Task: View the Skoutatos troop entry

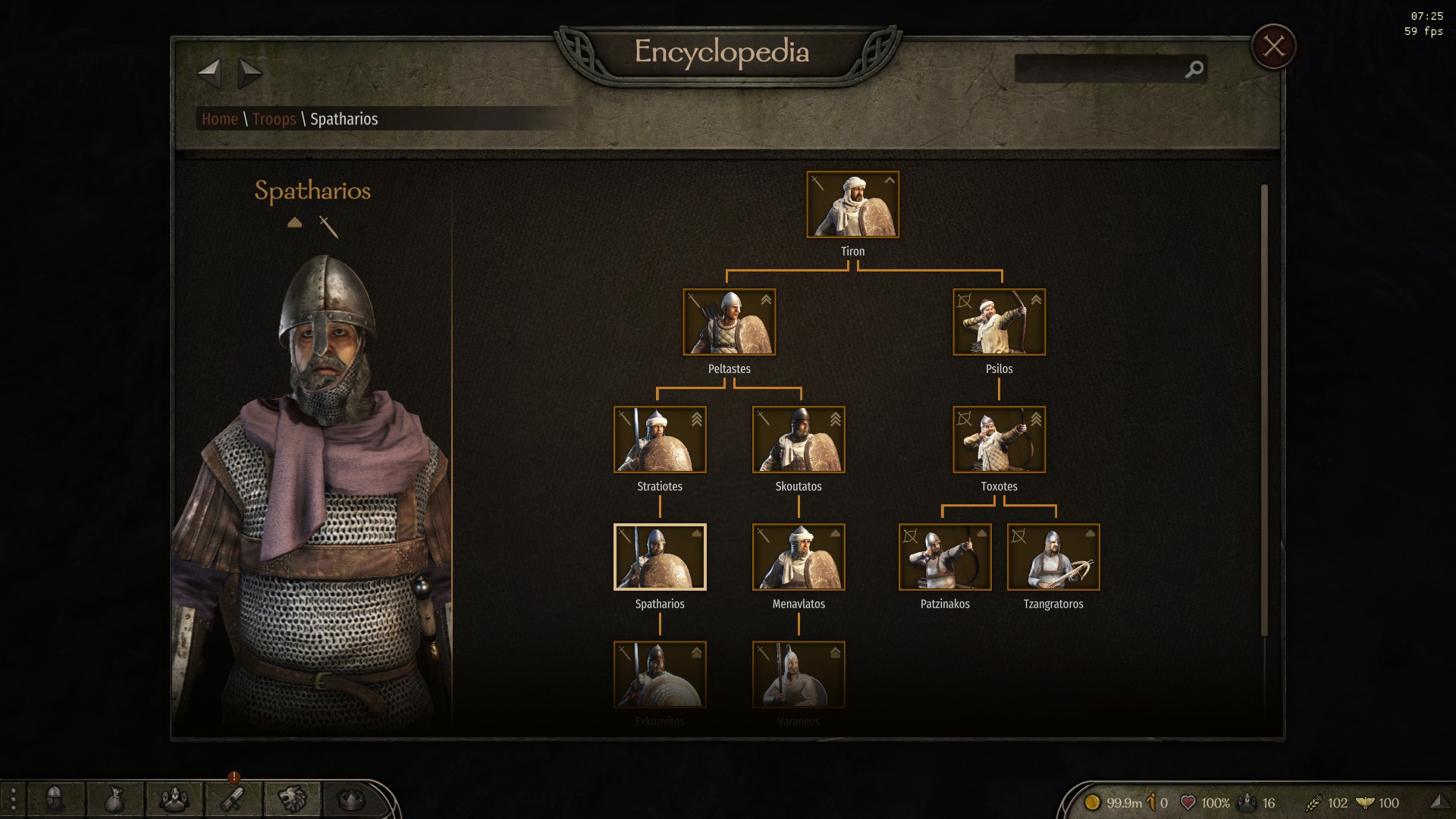Action: [x=799, y=440]
